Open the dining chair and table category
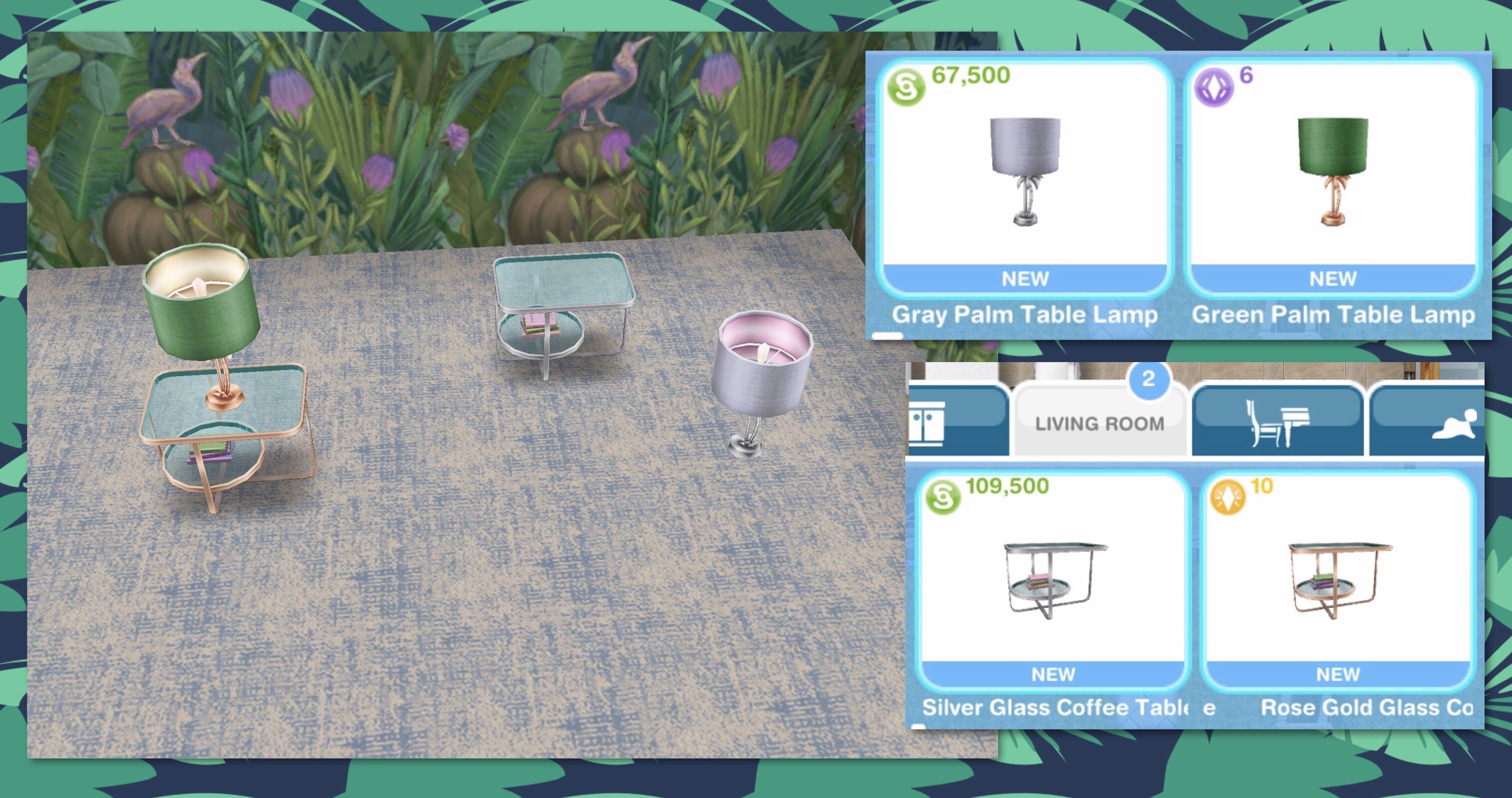Viewport: 1512px width, 798px height. pos(1277,421)
